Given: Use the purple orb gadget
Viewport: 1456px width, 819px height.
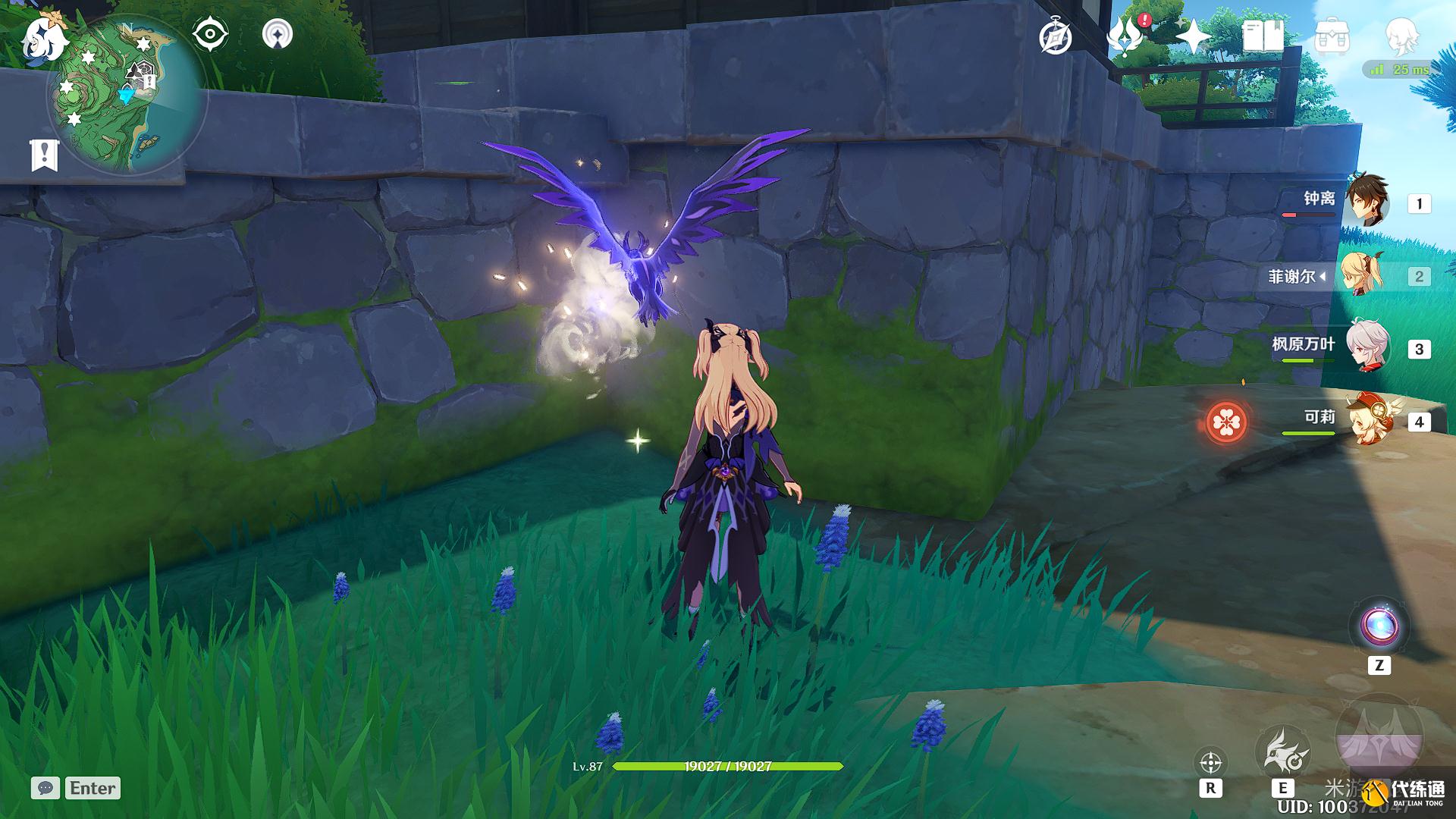Looking at the screenshot, I should pos(1379,626).
